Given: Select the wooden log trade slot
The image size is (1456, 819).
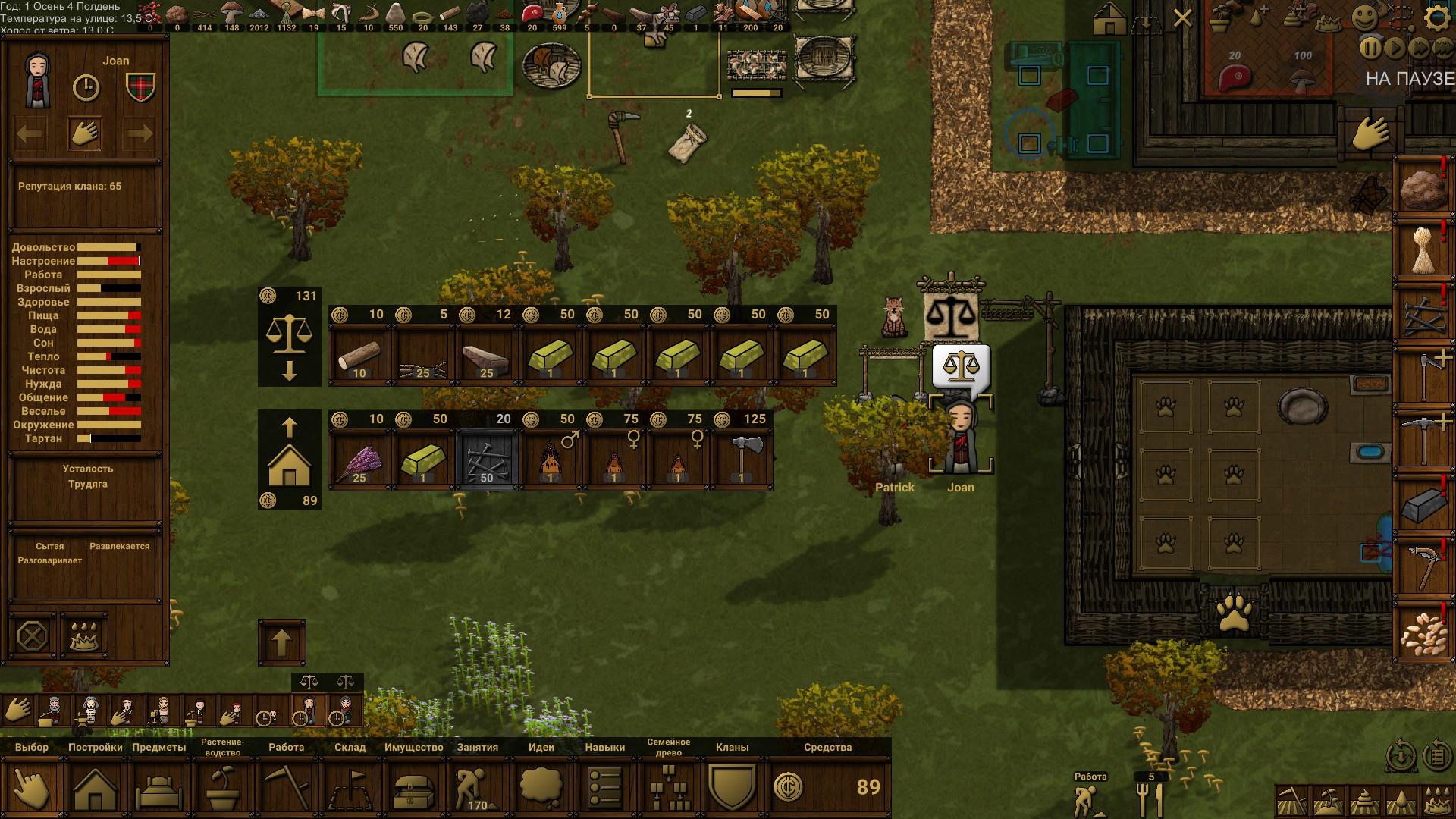Looking at the screenshot, I should click(359, 356).
